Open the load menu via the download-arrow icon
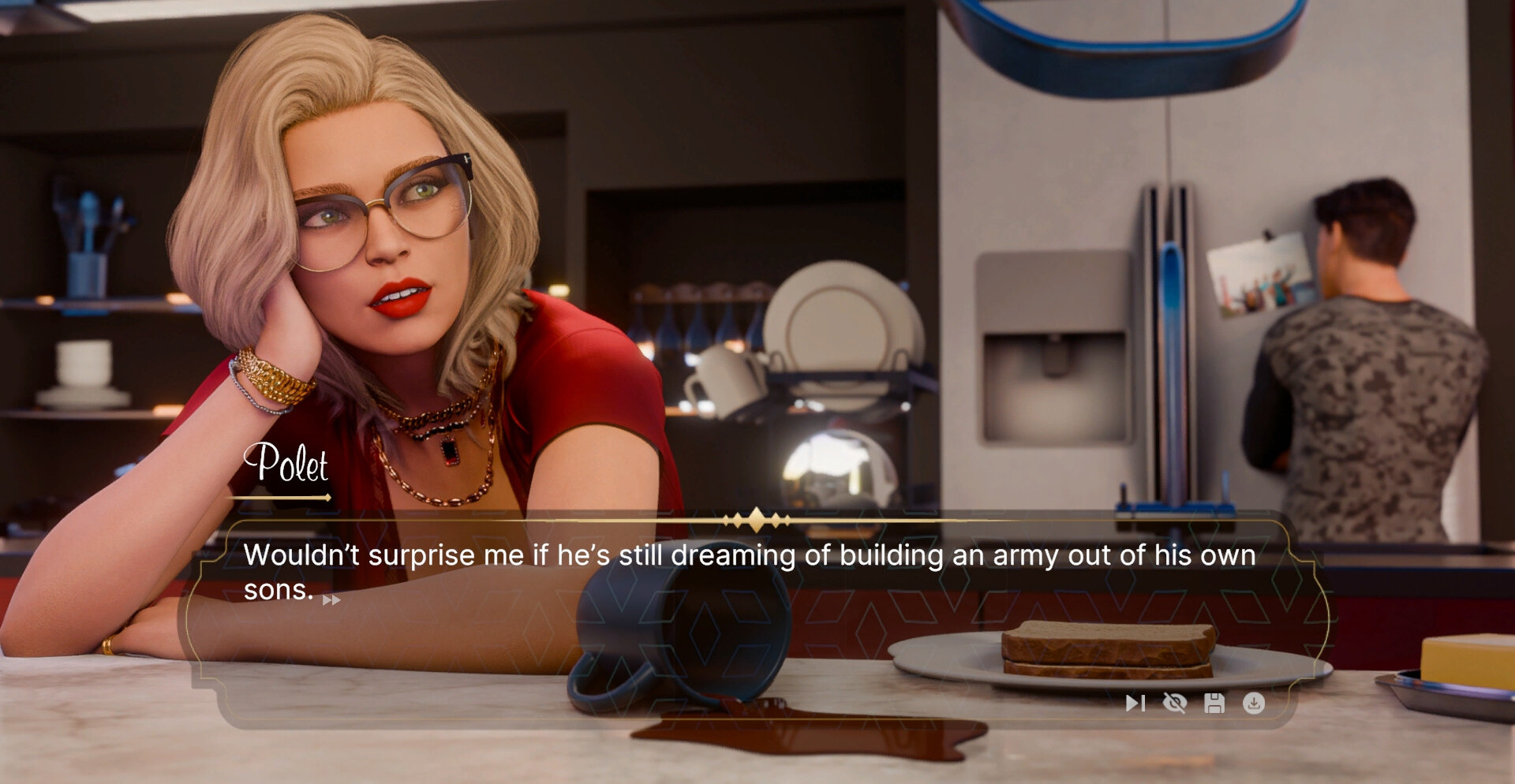1515x784 pixels. point(1254,703)
